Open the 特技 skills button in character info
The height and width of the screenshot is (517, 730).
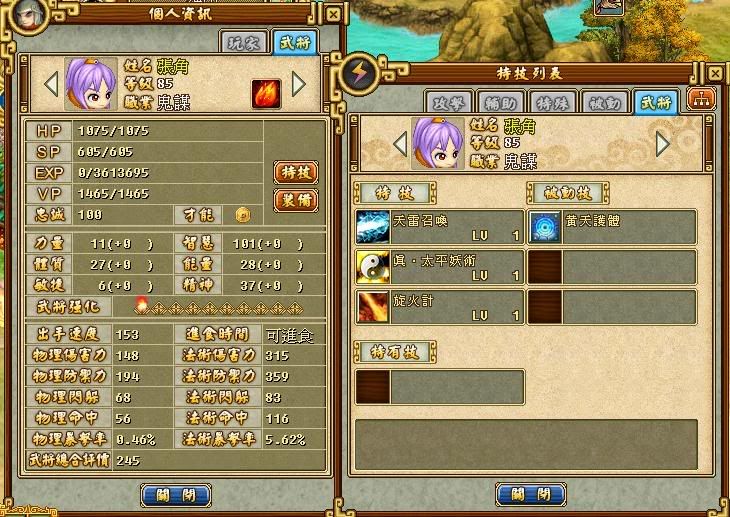coord(295,172)
